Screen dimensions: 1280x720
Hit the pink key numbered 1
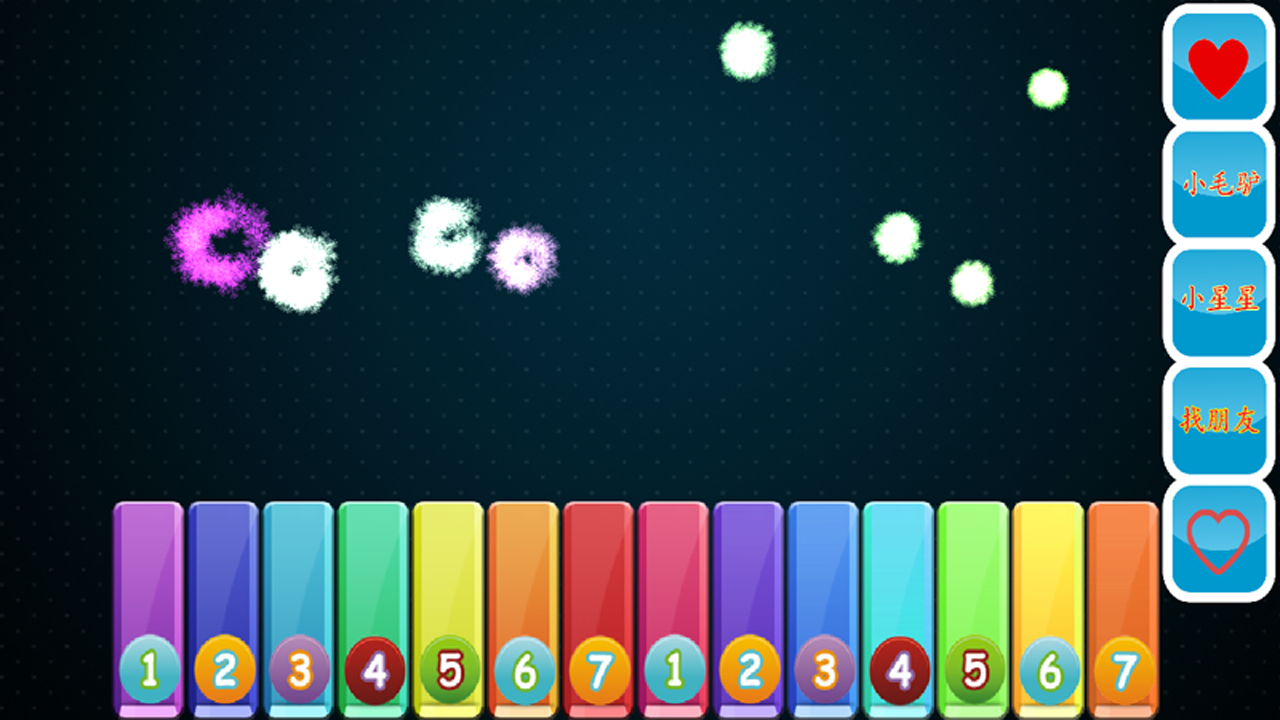[x=674, y=600]
